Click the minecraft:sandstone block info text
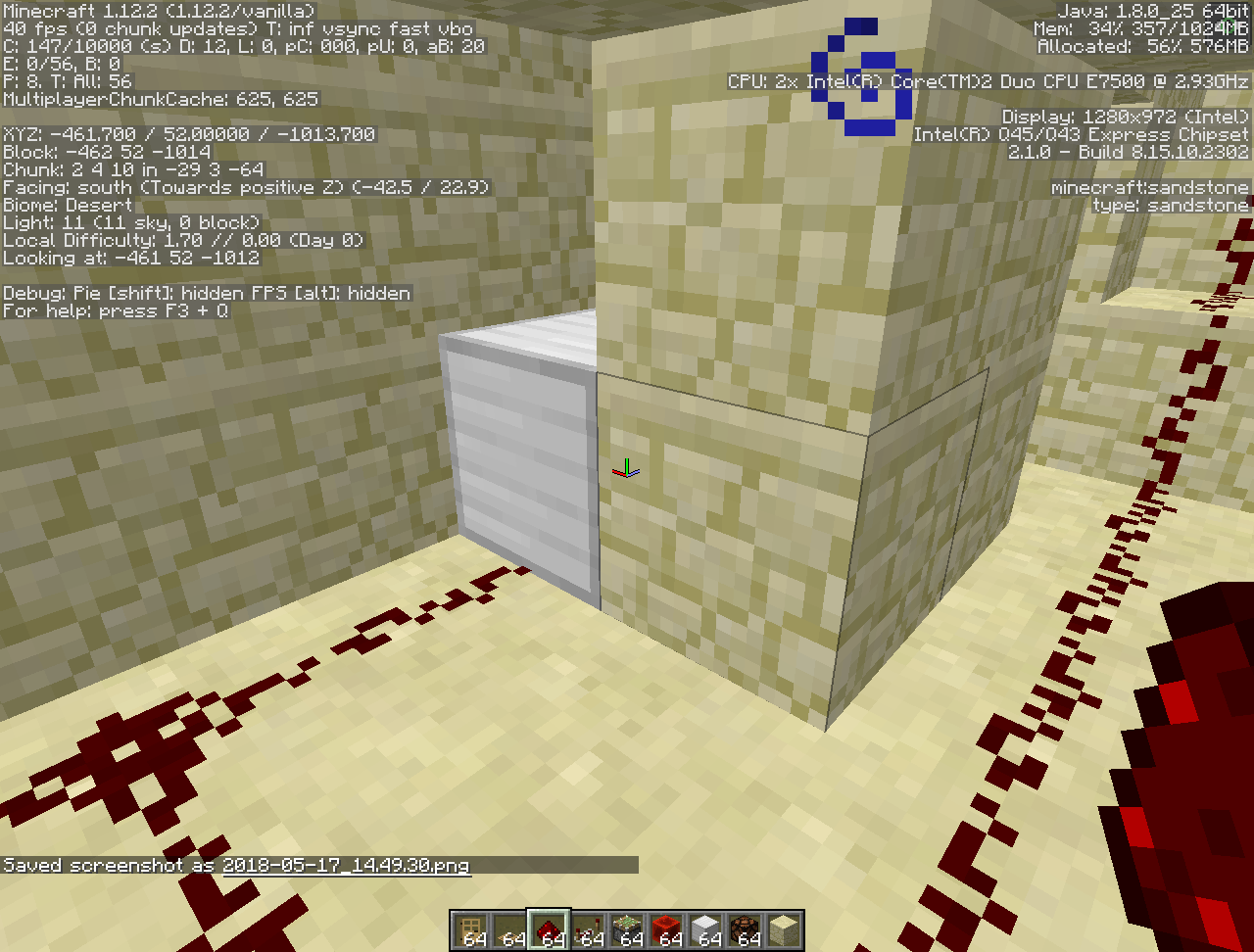 pyautogui.click(x=1149, y=187)
